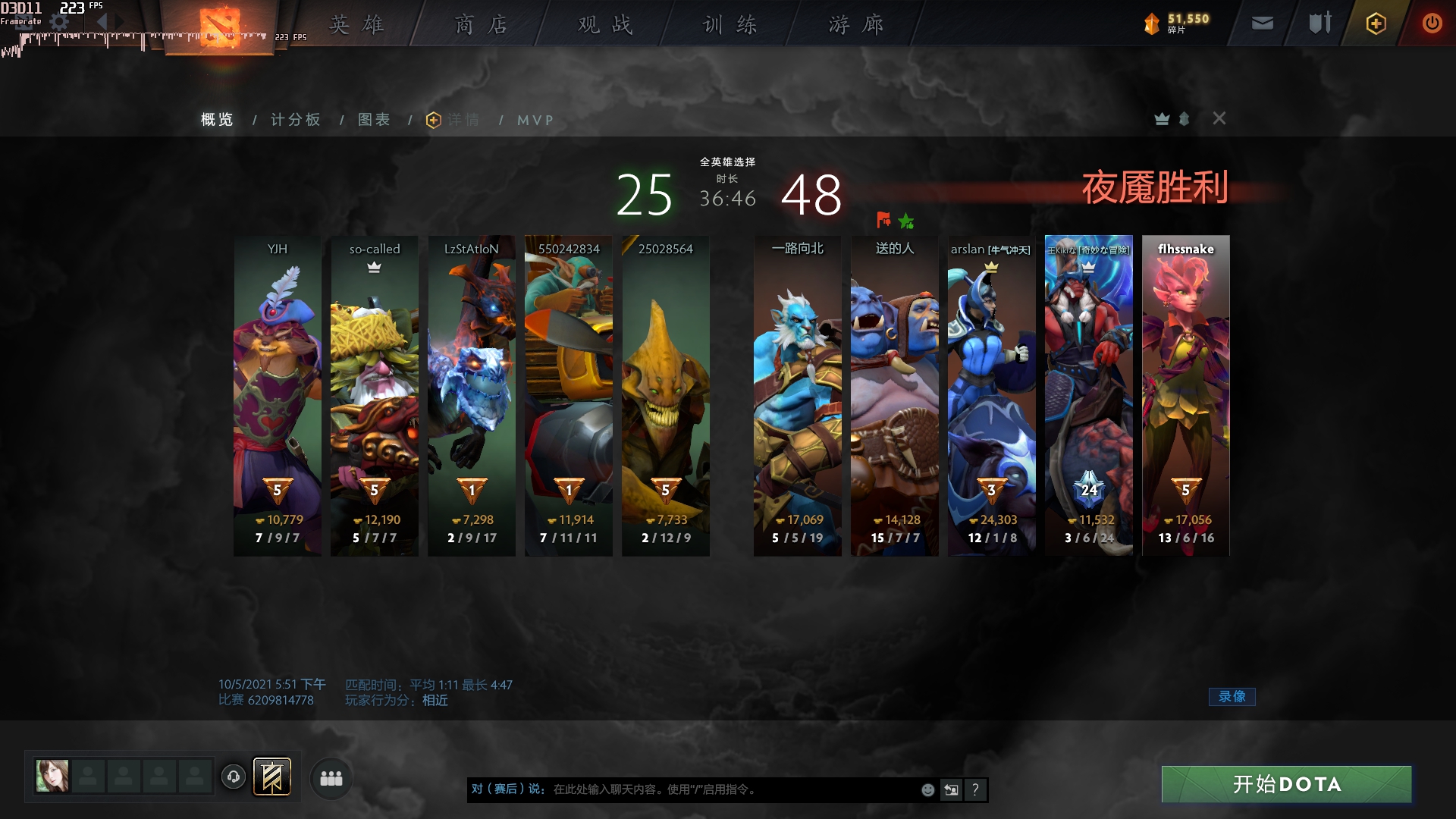Image resolution: width=1456 pixels, height=819 pixels.
Task: Switch to the 计分板 scoreboard tab
Action: click(x=296, y=120)
